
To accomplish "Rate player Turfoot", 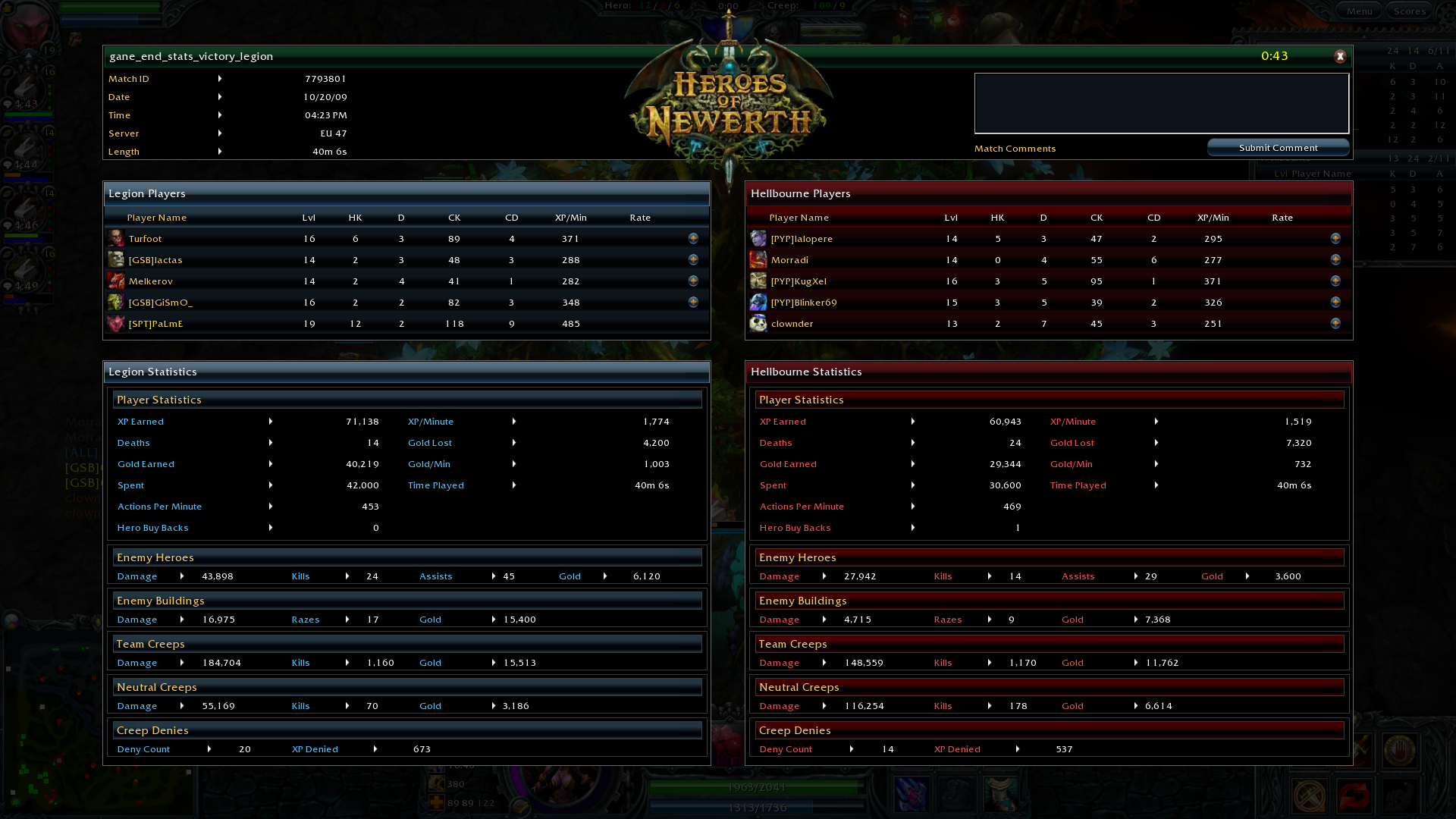I will [x=693, y=238].
